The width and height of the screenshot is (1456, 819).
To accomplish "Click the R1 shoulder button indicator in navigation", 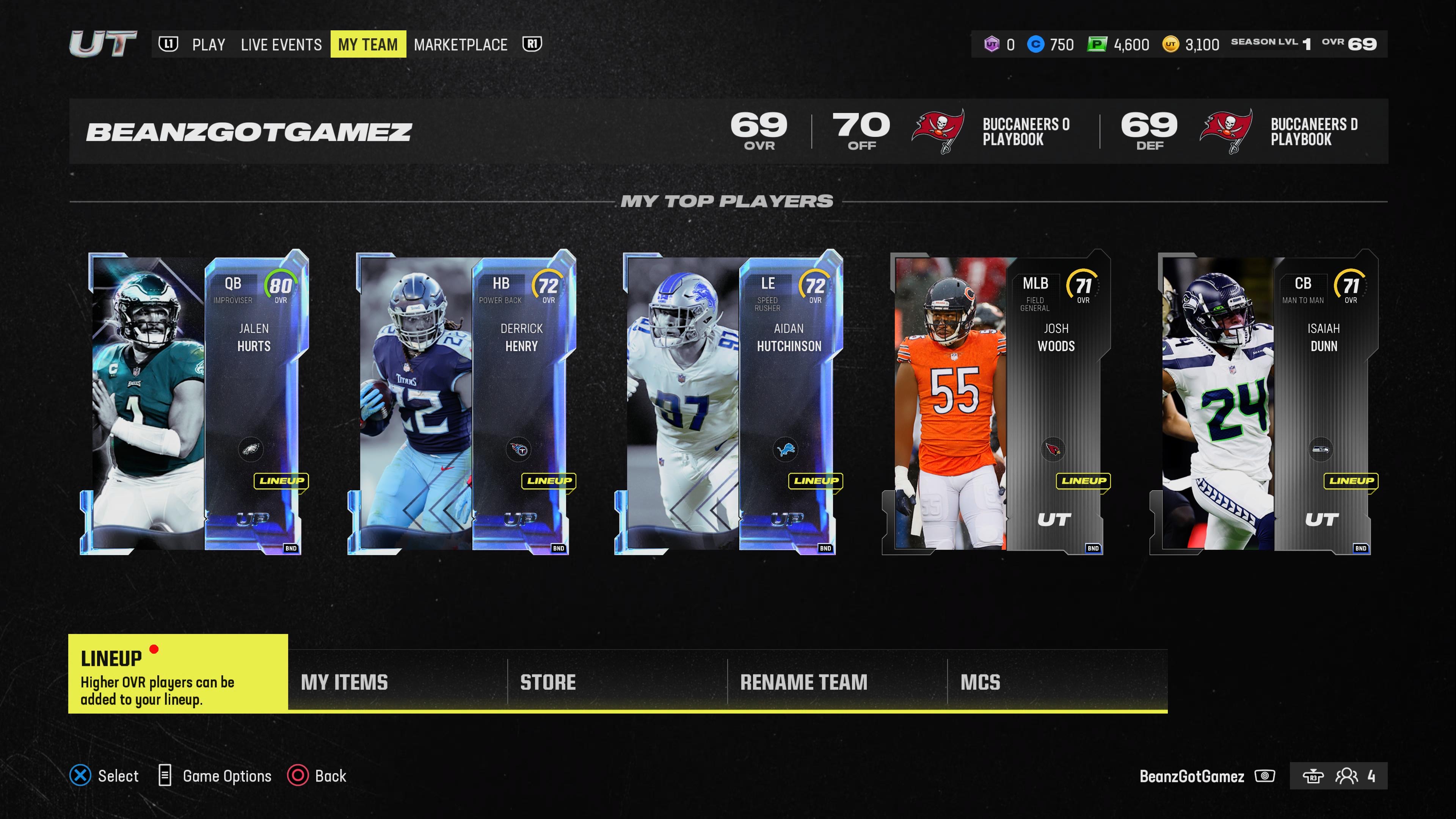I will (532, 44).
